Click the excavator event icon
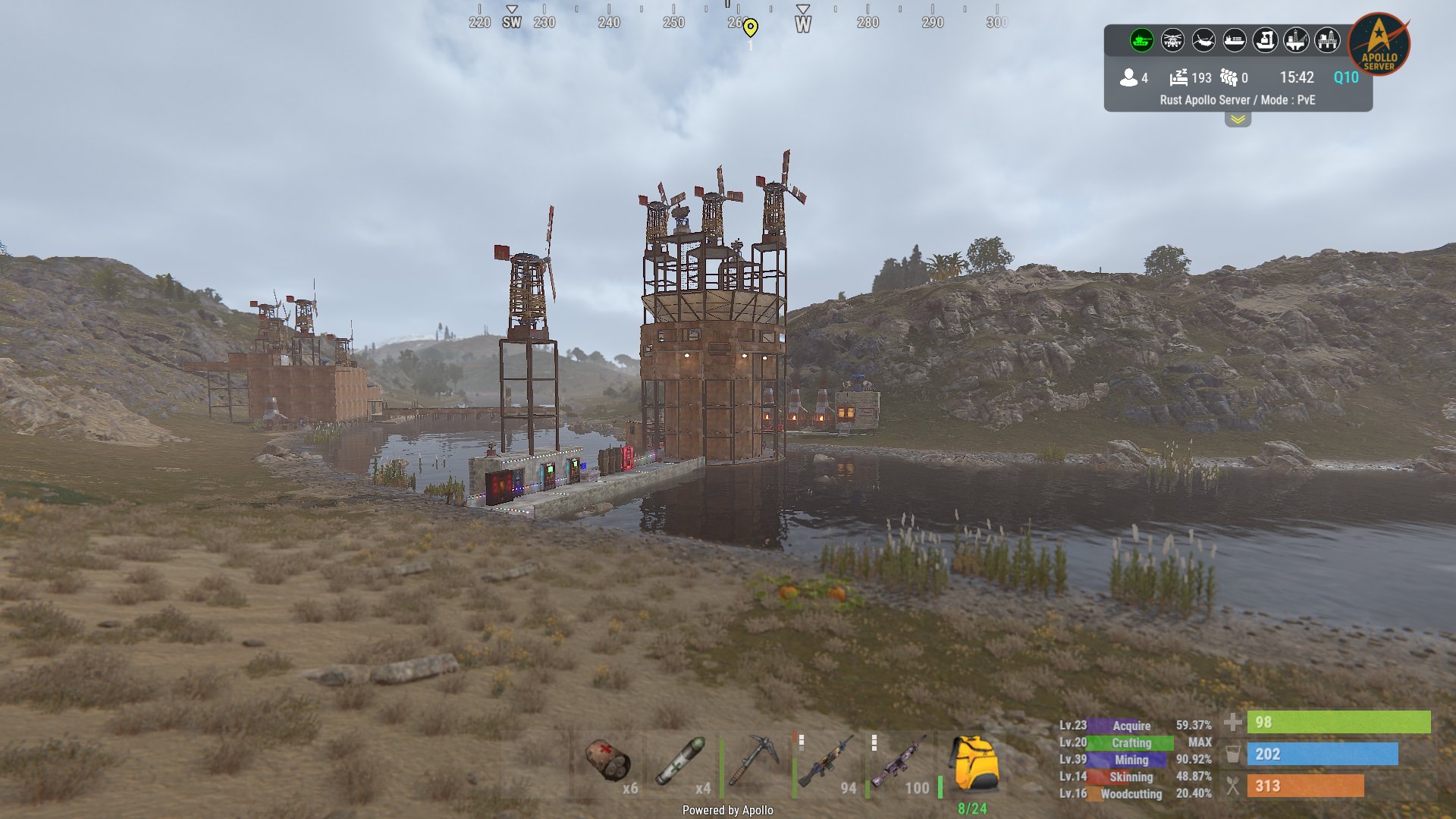Image resolution: width=1456 pixels, height=819 pixels. (x=1265, y=40)
